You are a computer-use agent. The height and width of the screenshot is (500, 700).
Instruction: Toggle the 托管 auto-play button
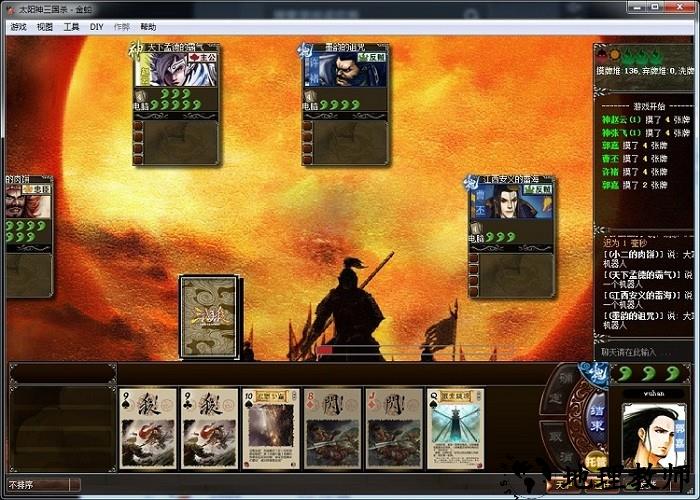(x=596, y=463)
